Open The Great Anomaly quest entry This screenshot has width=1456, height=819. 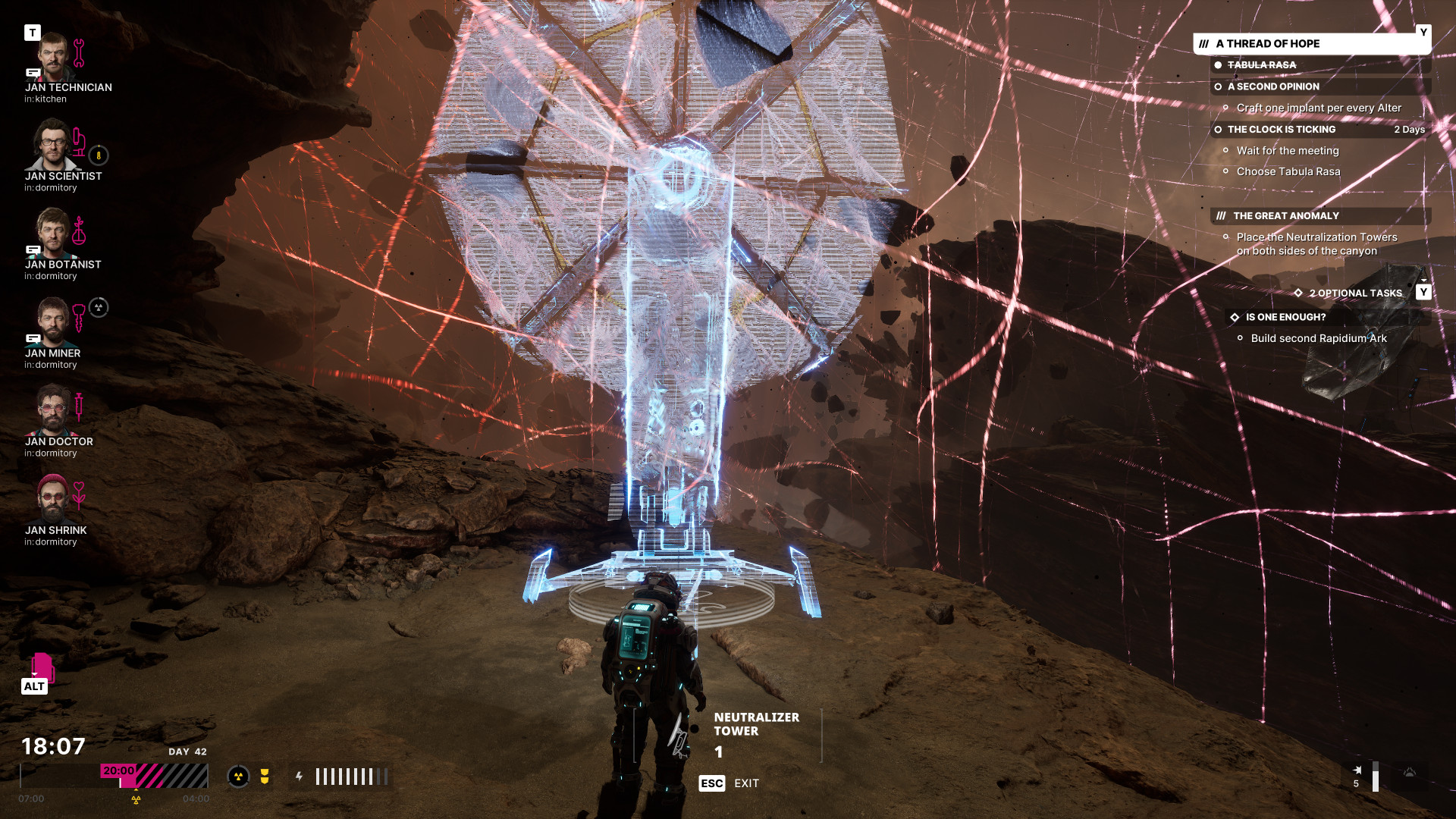(1285, 216)
